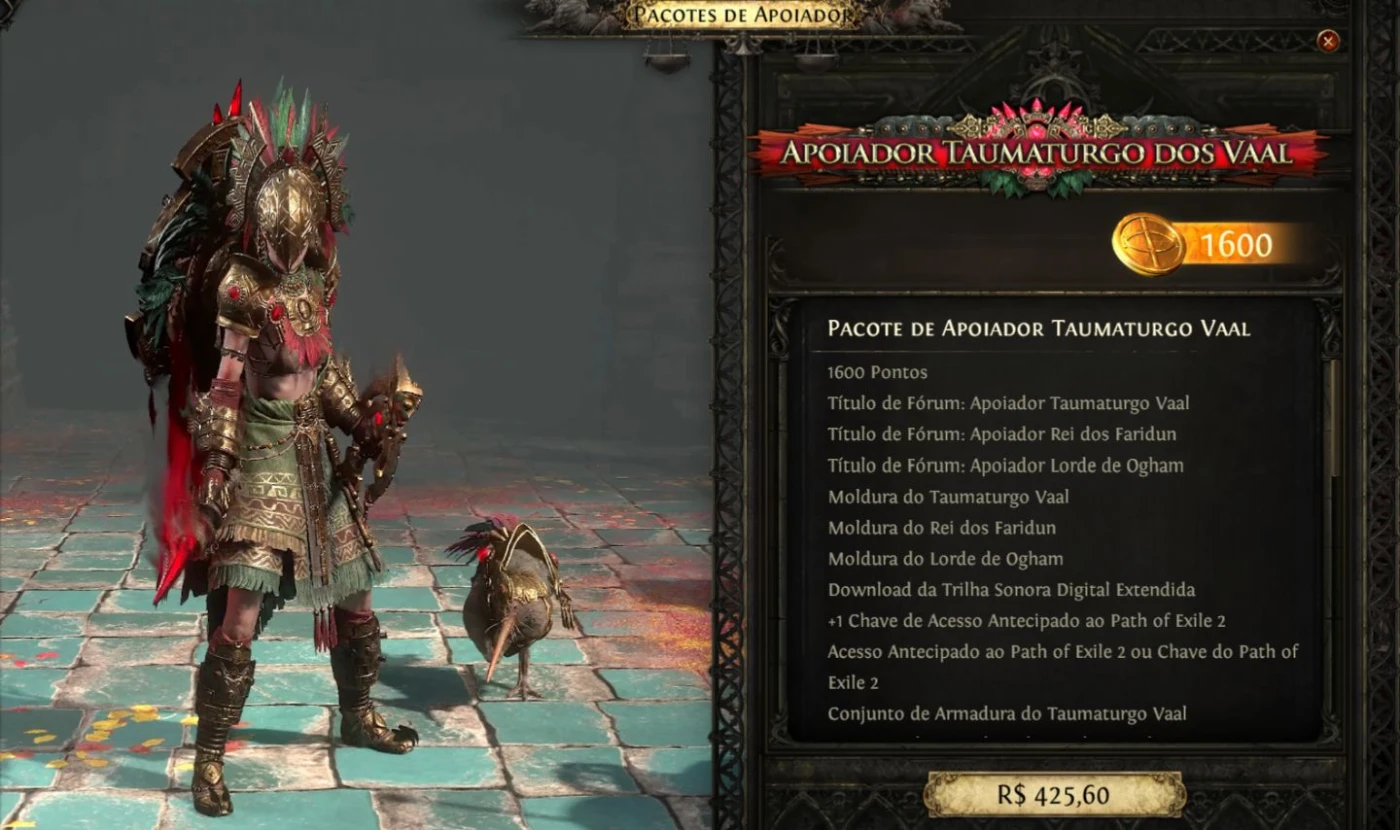
Task: Buy the pack for R$ 425,60
Action: 1053,795
